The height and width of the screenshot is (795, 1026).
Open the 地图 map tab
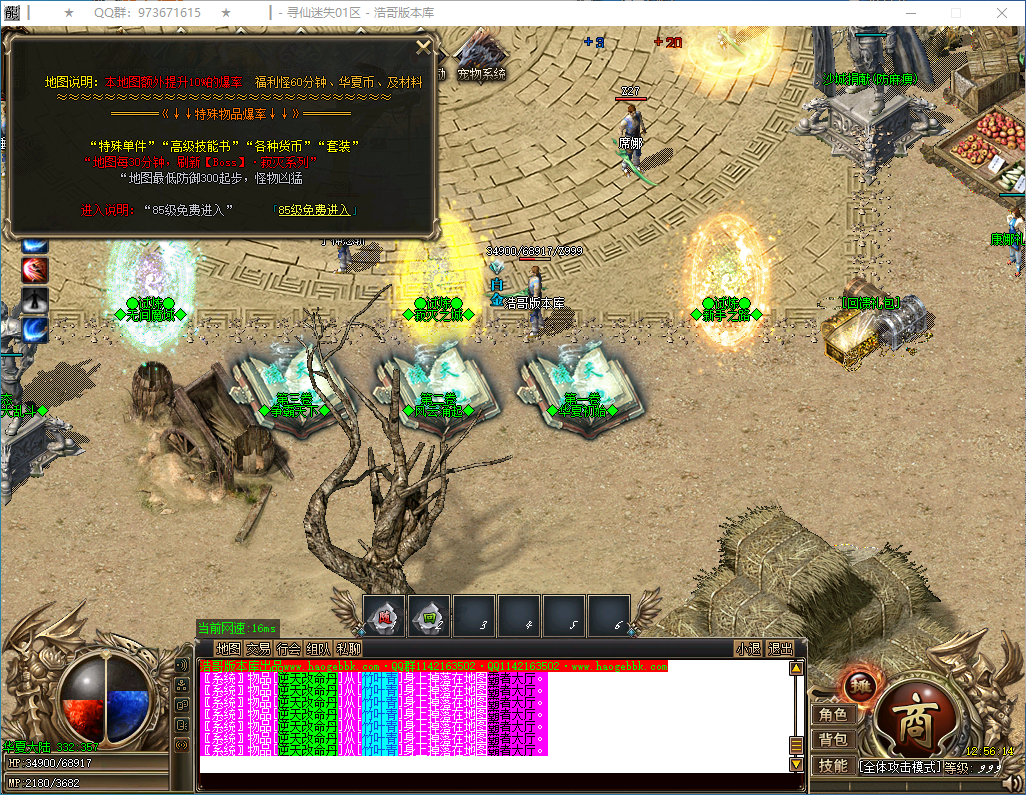coord(228,648)
